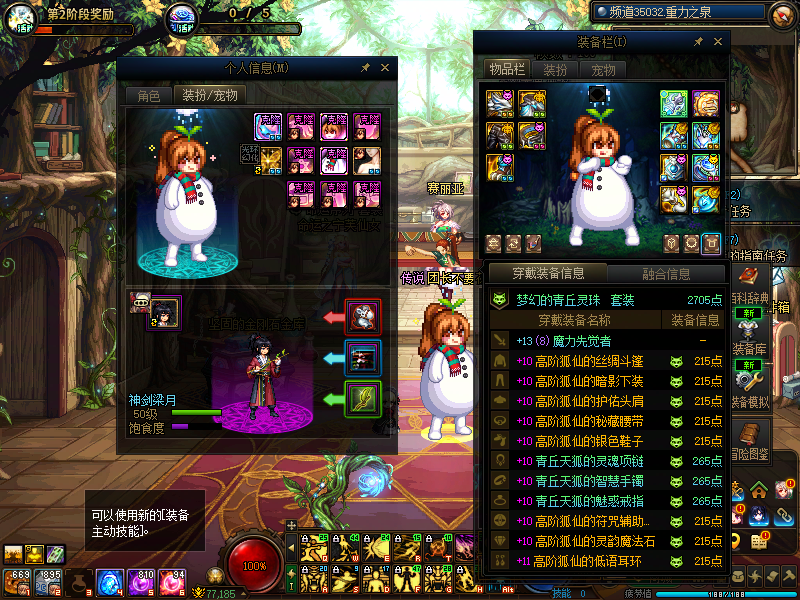Switch to the 装扮 costume tab in equipment window
The width and height of the screenshot is (800, 600).
[x=555, y=69]
